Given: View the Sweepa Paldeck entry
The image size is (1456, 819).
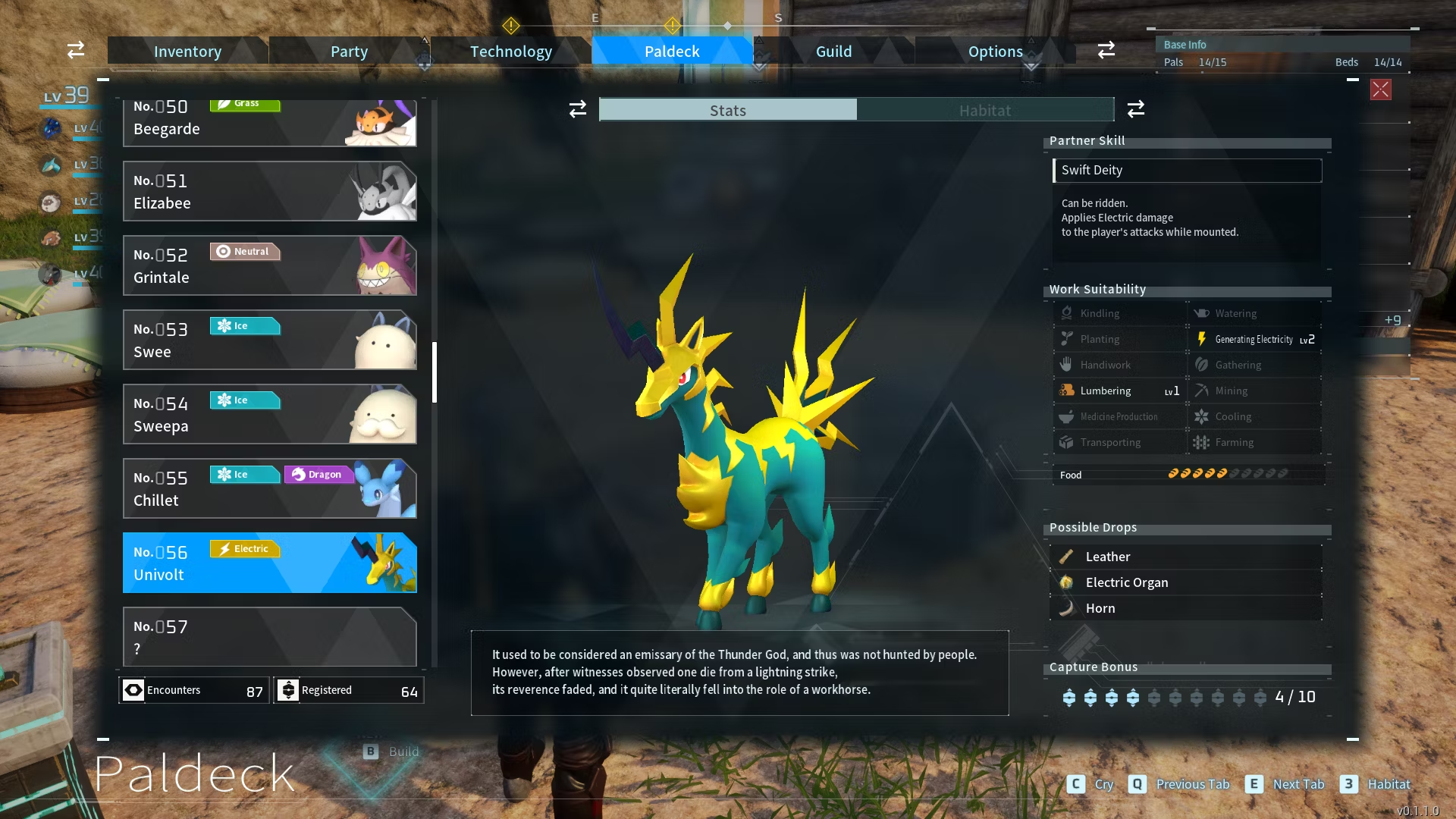Looking at the screenshot, I should tap(269, 415).
